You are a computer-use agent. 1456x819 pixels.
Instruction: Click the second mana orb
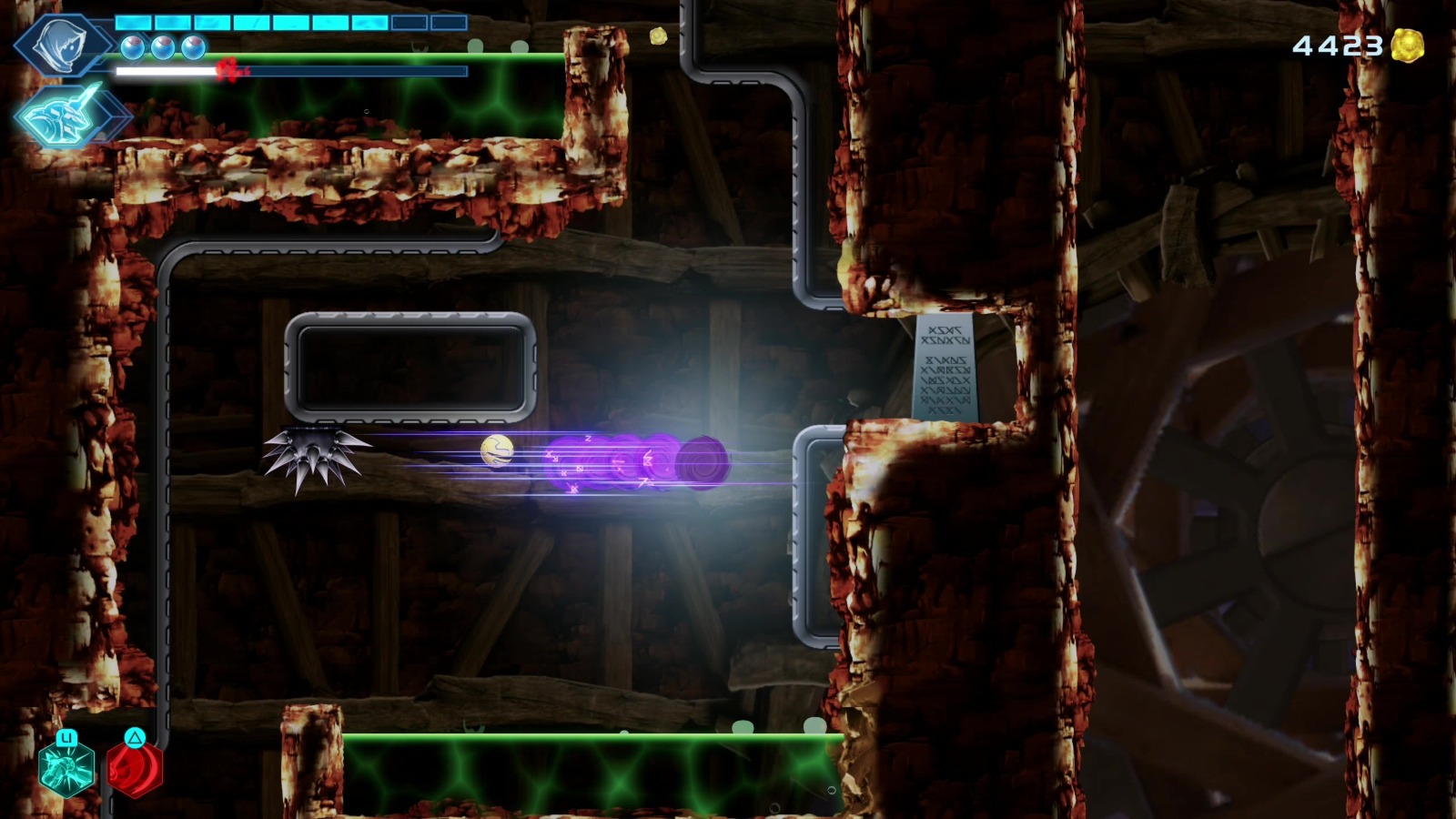[163, 47]
